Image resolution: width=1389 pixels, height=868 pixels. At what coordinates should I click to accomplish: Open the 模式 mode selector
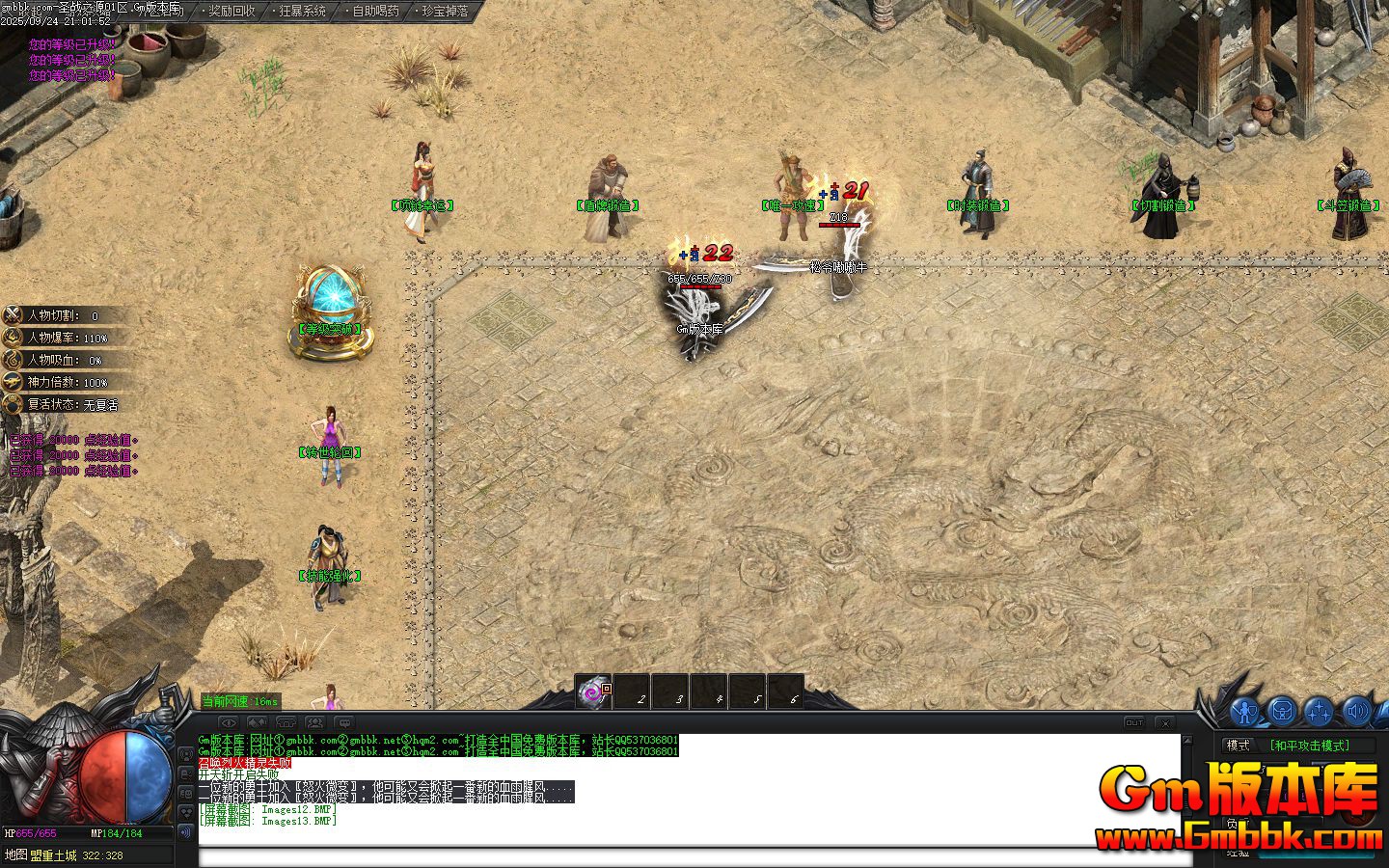click(1237, 745)
